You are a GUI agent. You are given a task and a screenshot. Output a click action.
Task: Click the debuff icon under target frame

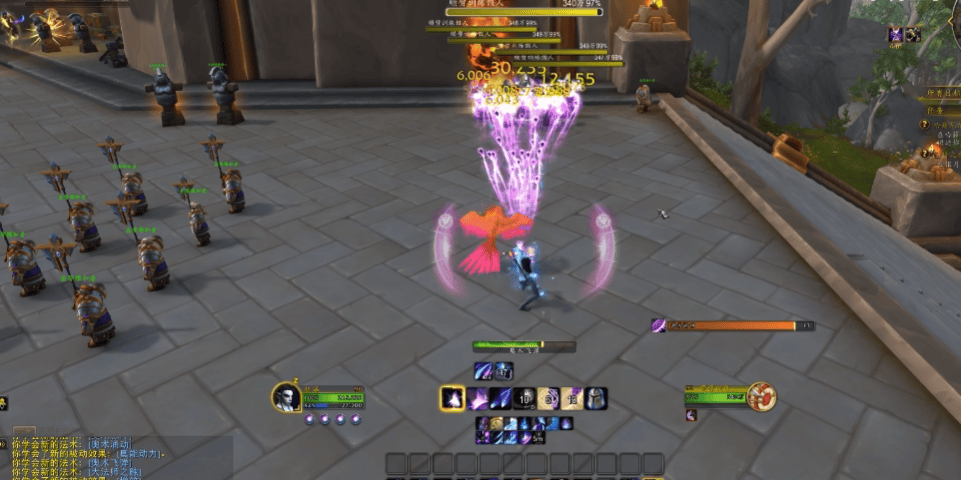click(691, 415)
